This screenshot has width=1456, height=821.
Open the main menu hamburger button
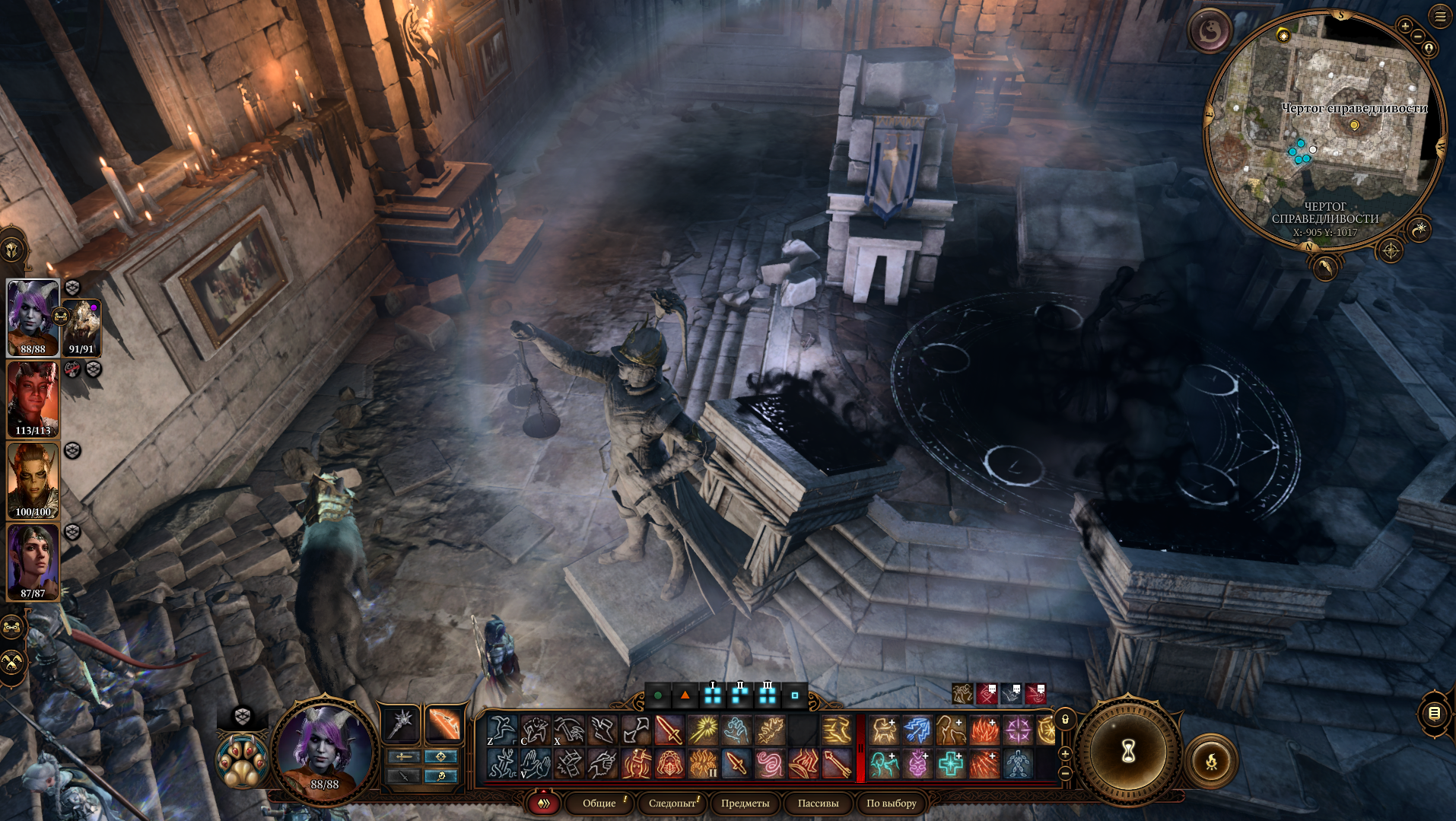[x=1440, y=16]
